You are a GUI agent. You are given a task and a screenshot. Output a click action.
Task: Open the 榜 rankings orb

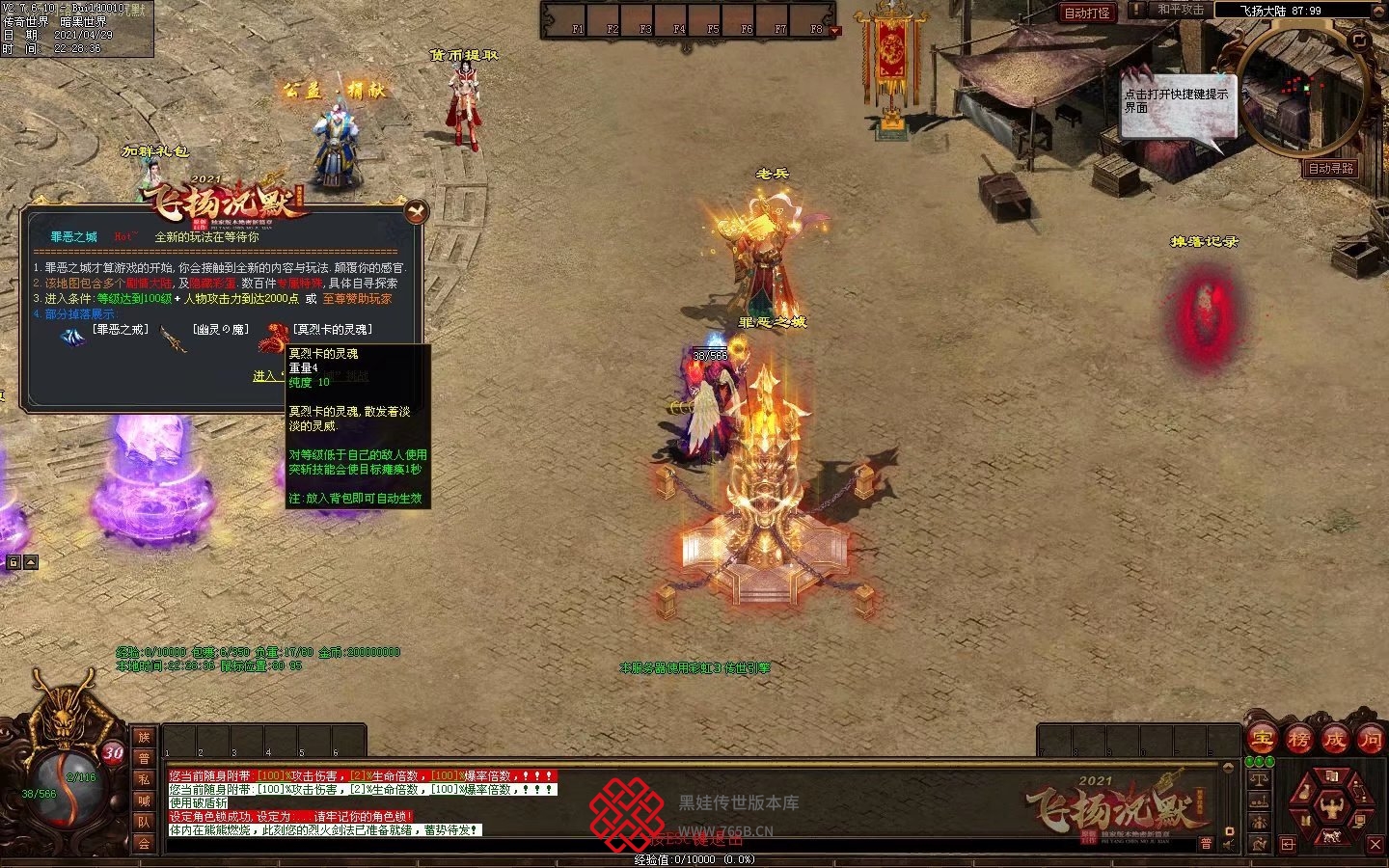pyautogui.click(x=1298, y=740)
